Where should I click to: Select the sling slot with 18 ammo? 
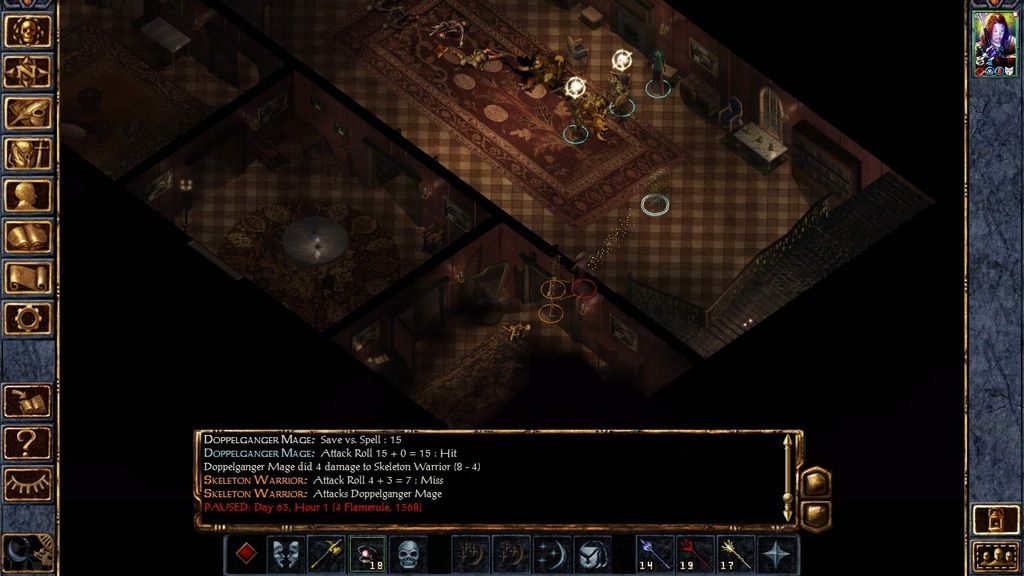(367, 554)
